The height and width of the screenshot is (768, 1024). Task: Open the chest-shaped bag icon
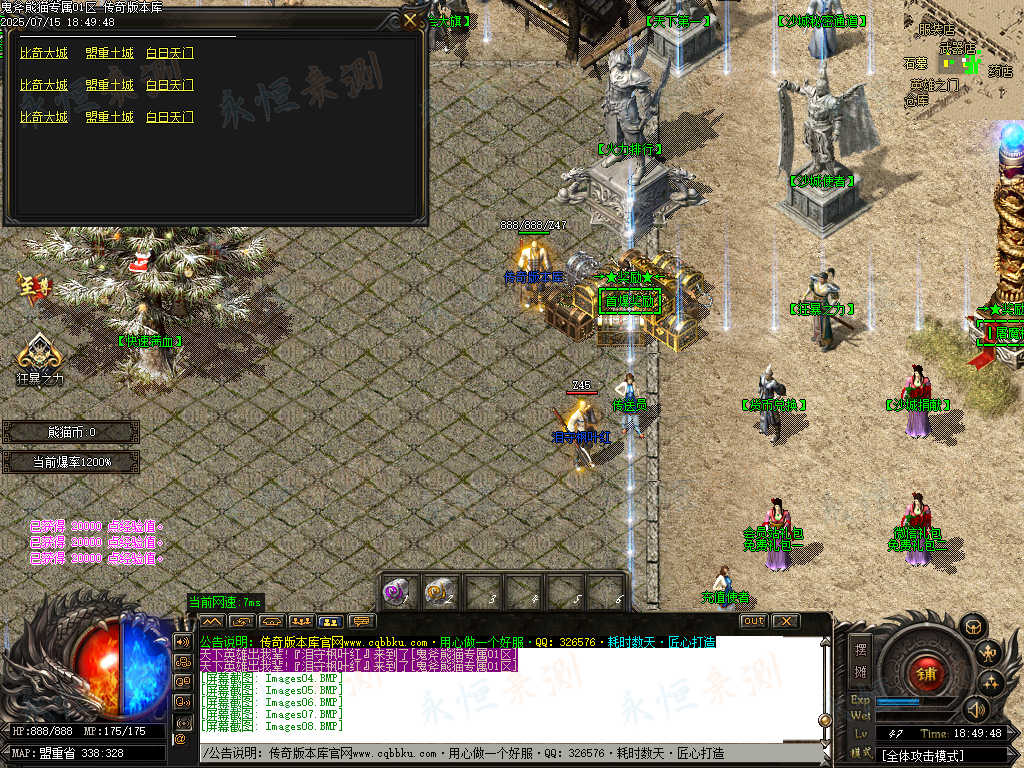973,627
